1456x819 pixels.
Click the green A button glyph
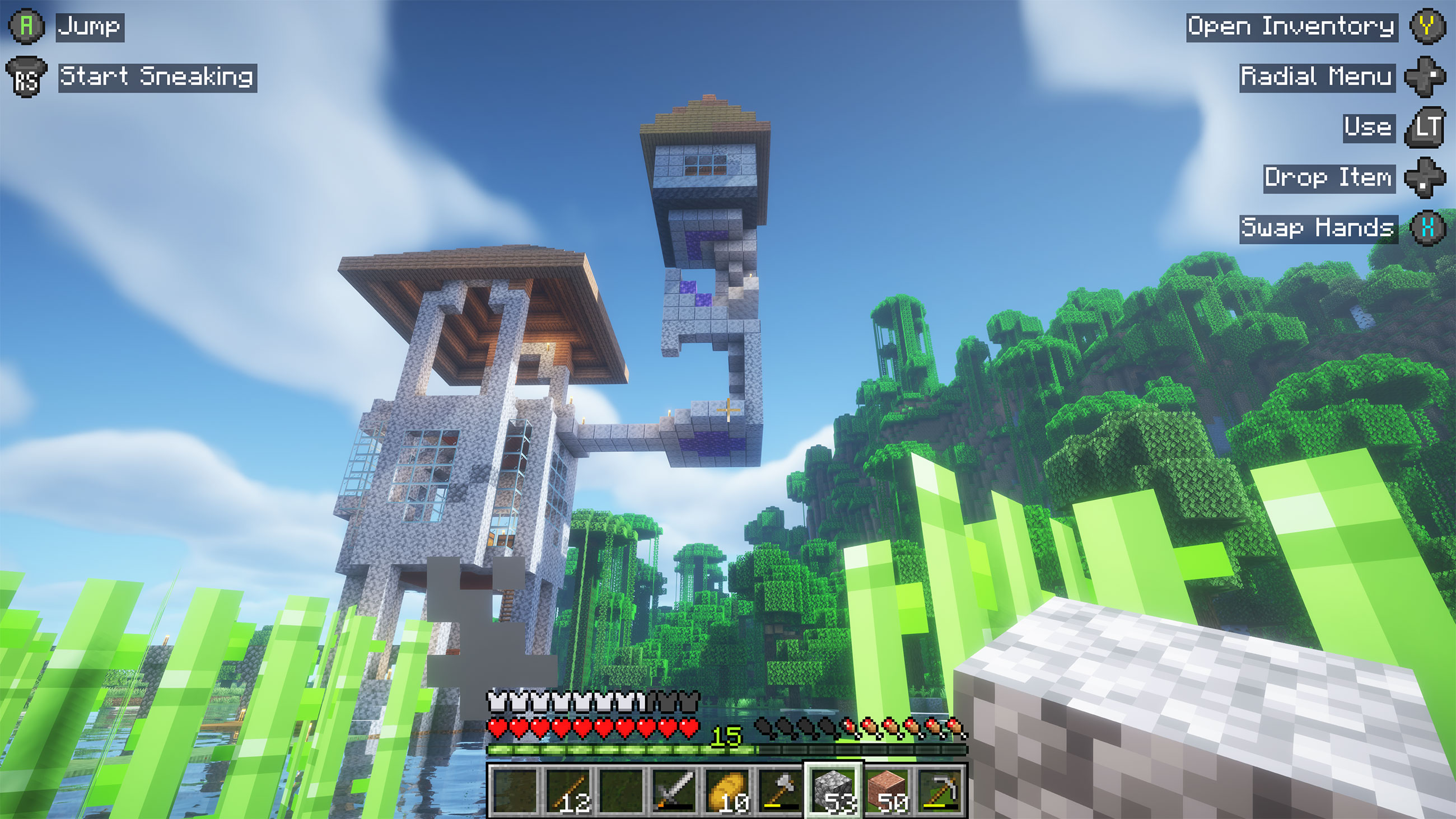tap(26, 25)
